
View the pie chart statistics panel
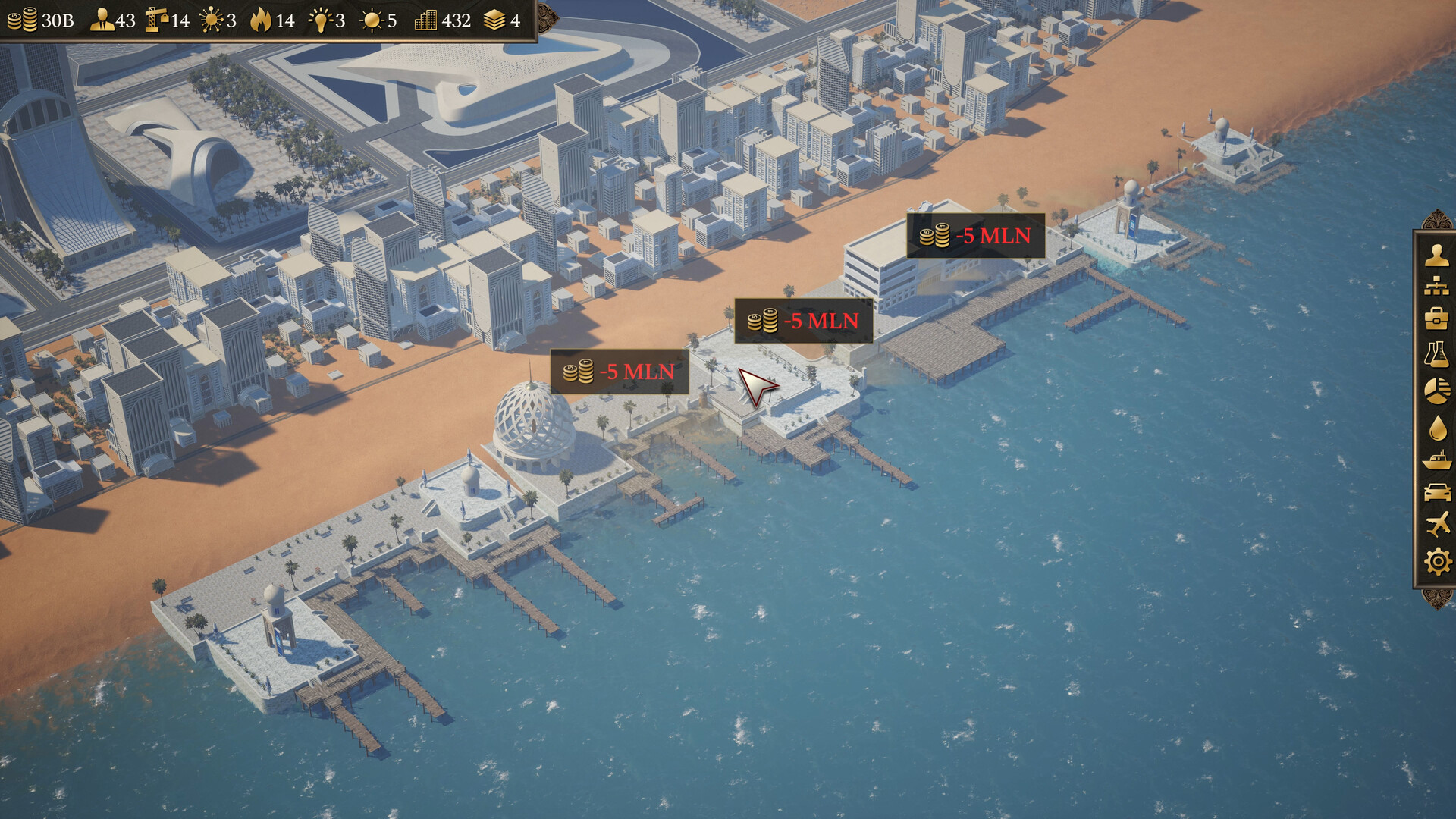[x=1436, y=388]
